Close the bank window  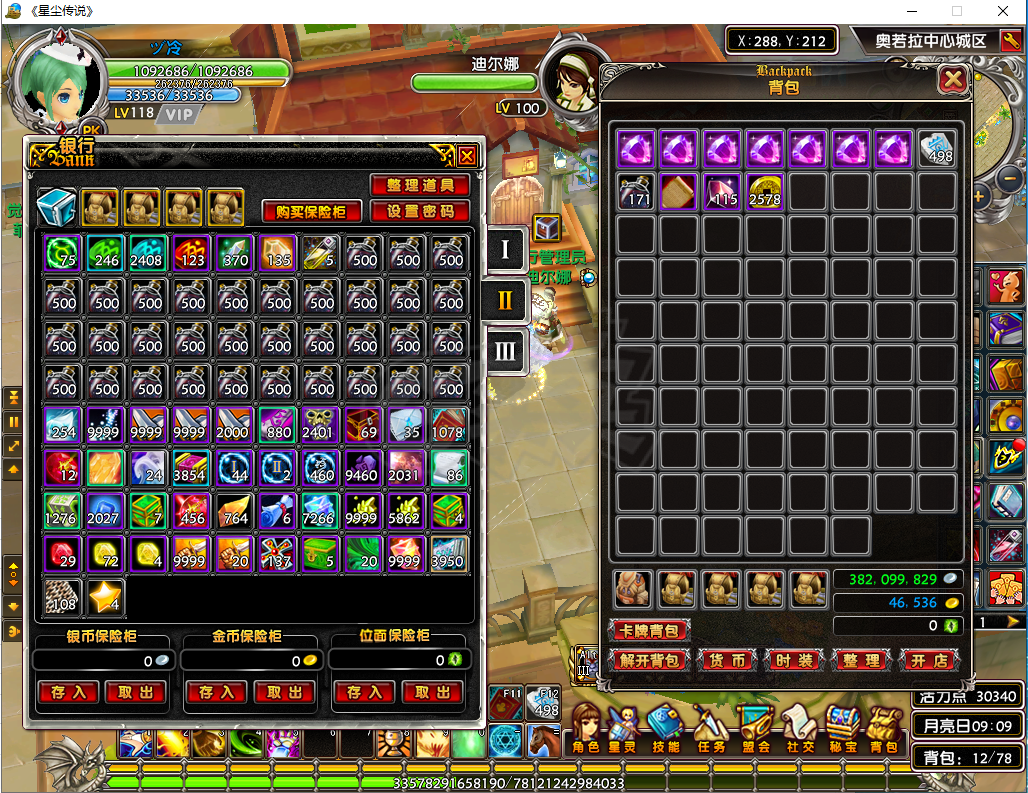pyautogui.click(x=467, y=156)
